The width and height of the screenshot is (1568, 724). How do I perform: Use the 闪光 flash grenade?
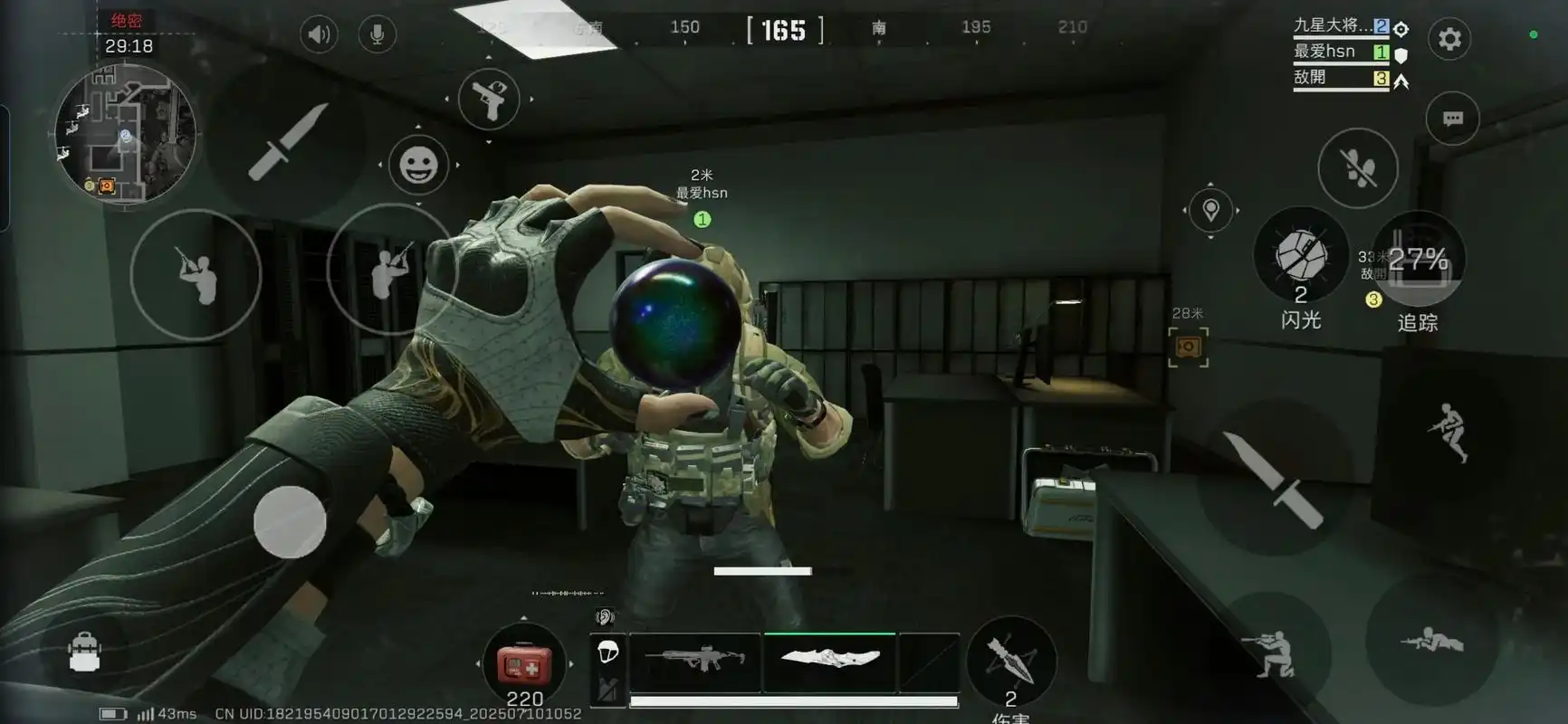coord(1301,256)
